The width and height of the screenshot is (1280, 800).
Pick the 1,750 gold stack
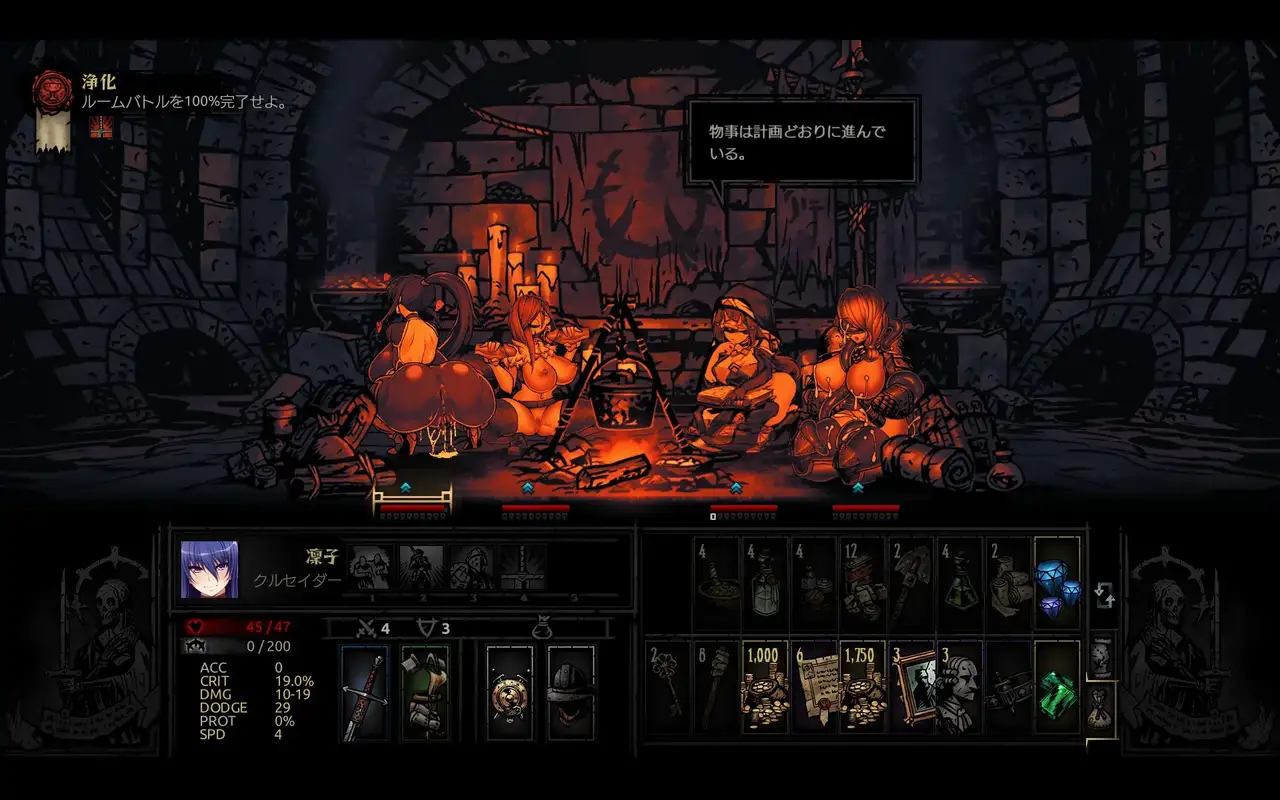(x=863, y=686)
